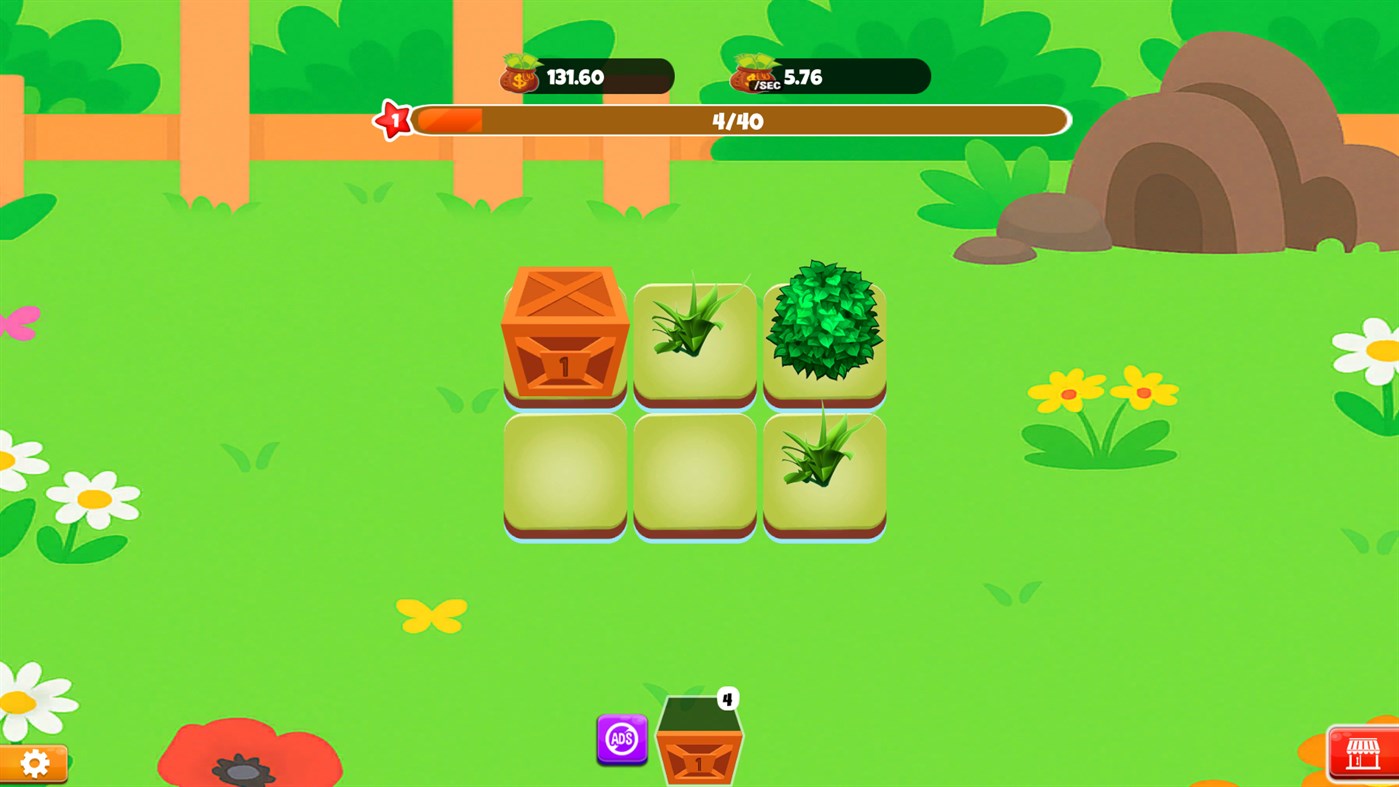
Task: Click the middle empty tile in bottom row
Action: click(x=694, y=470)
